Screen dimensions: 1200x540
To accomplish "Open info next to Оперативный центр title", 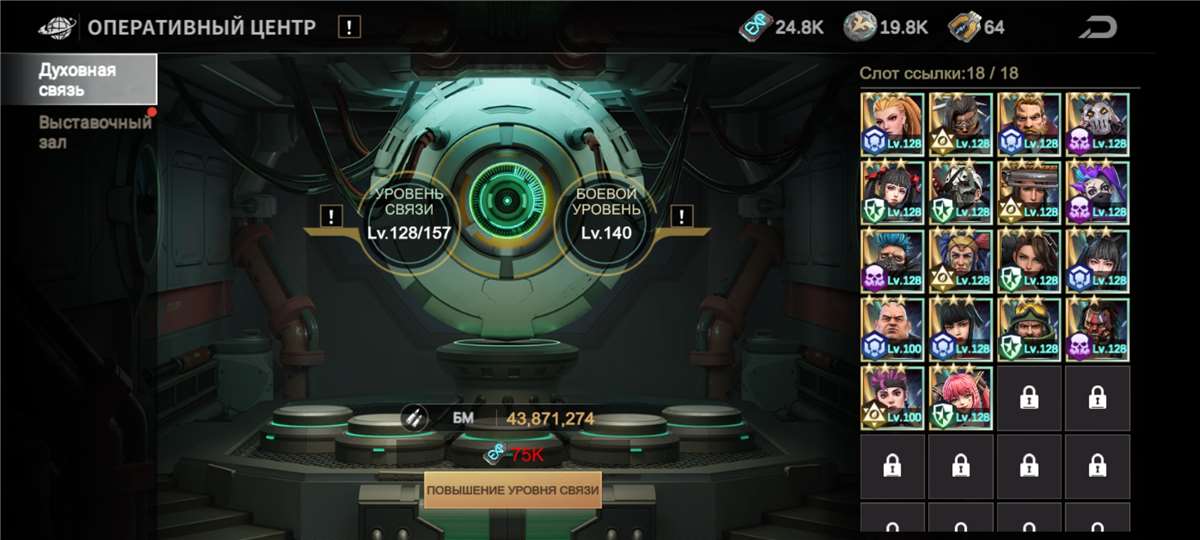I will tap(348, 27).
